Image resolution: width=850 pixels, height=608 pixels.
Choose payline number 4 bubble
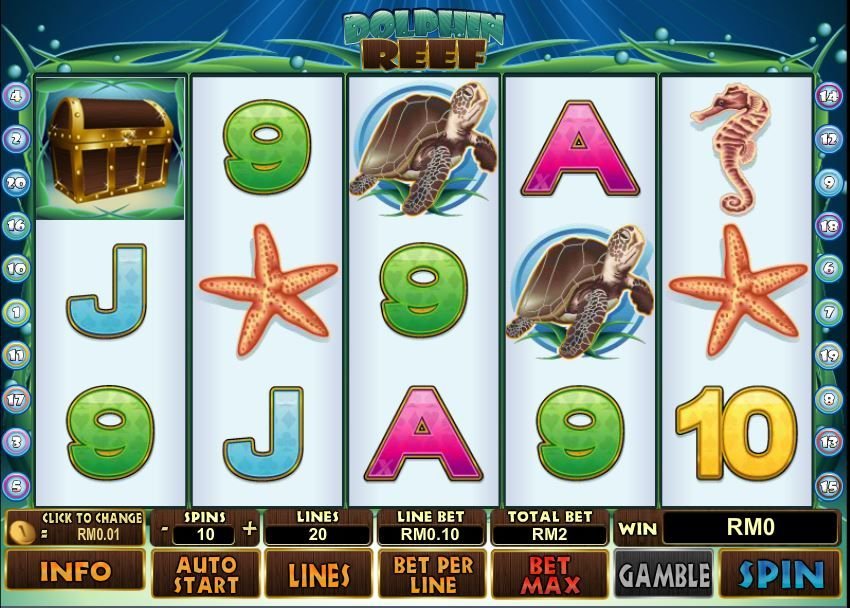pyautogui.click(x=16, y=96)
